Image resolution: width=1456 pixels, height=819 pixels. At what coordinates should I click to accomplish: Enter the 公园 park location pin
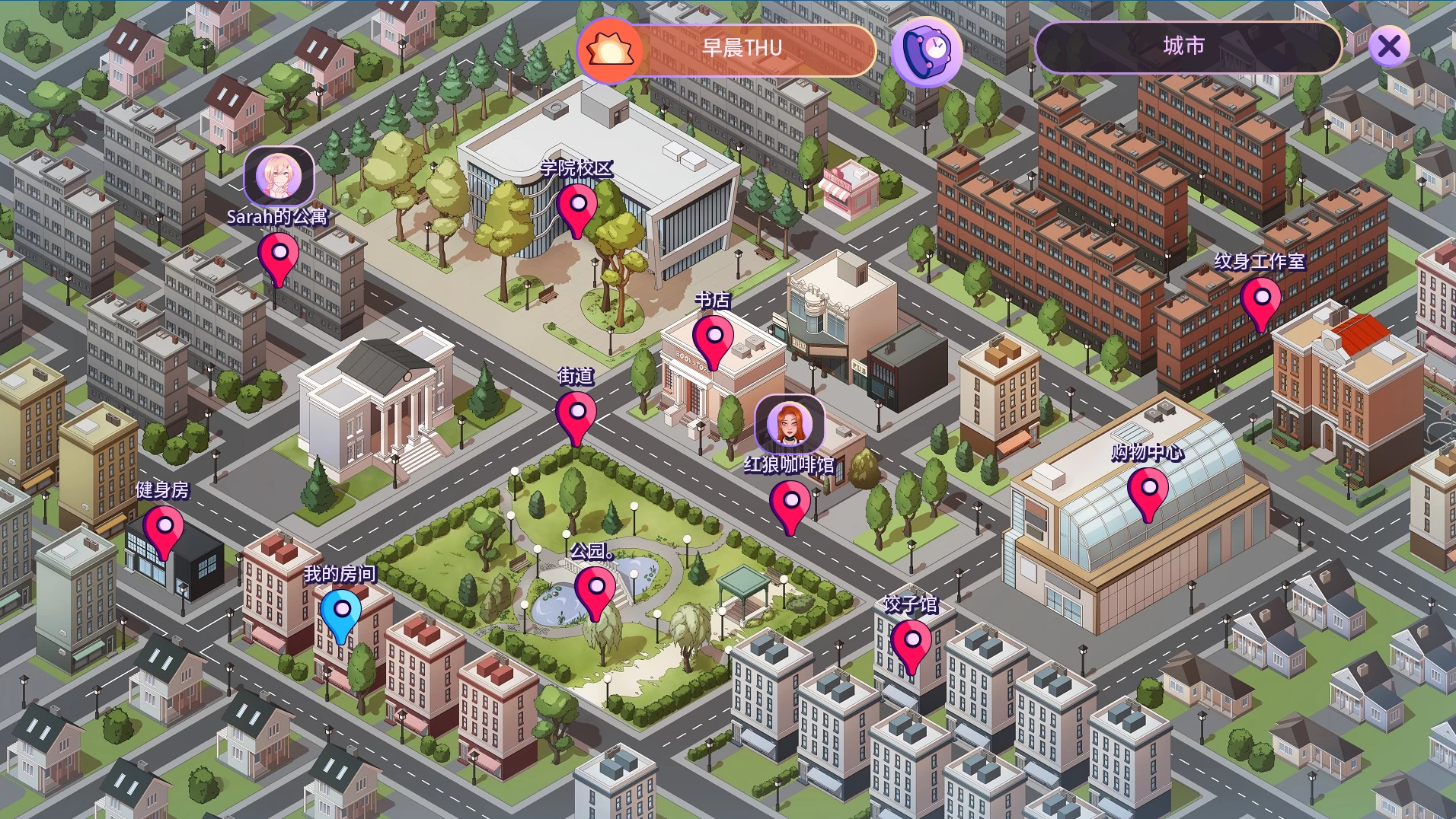click(595, 590)
